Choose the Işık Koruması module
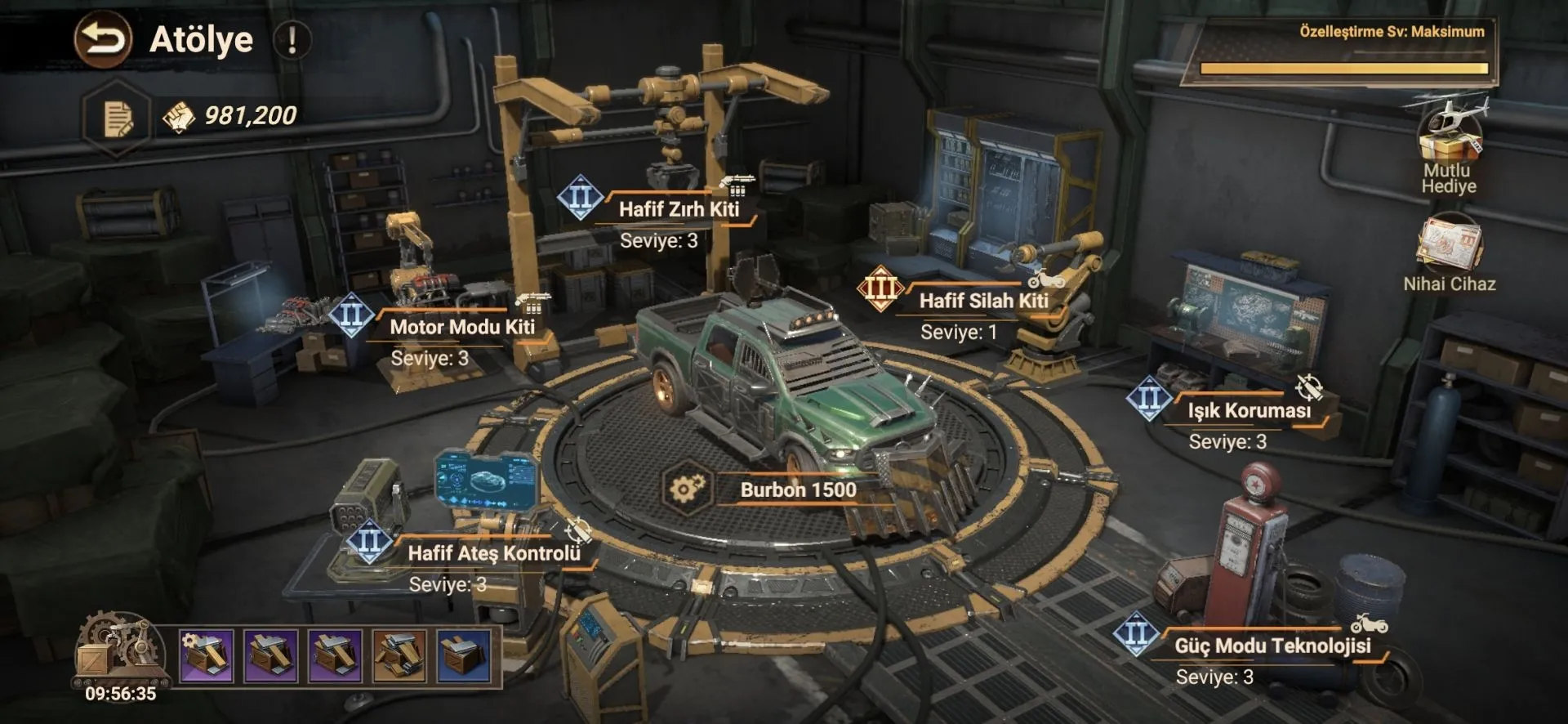Viewport: 1568px width, 724px height. click(1248, 410)
